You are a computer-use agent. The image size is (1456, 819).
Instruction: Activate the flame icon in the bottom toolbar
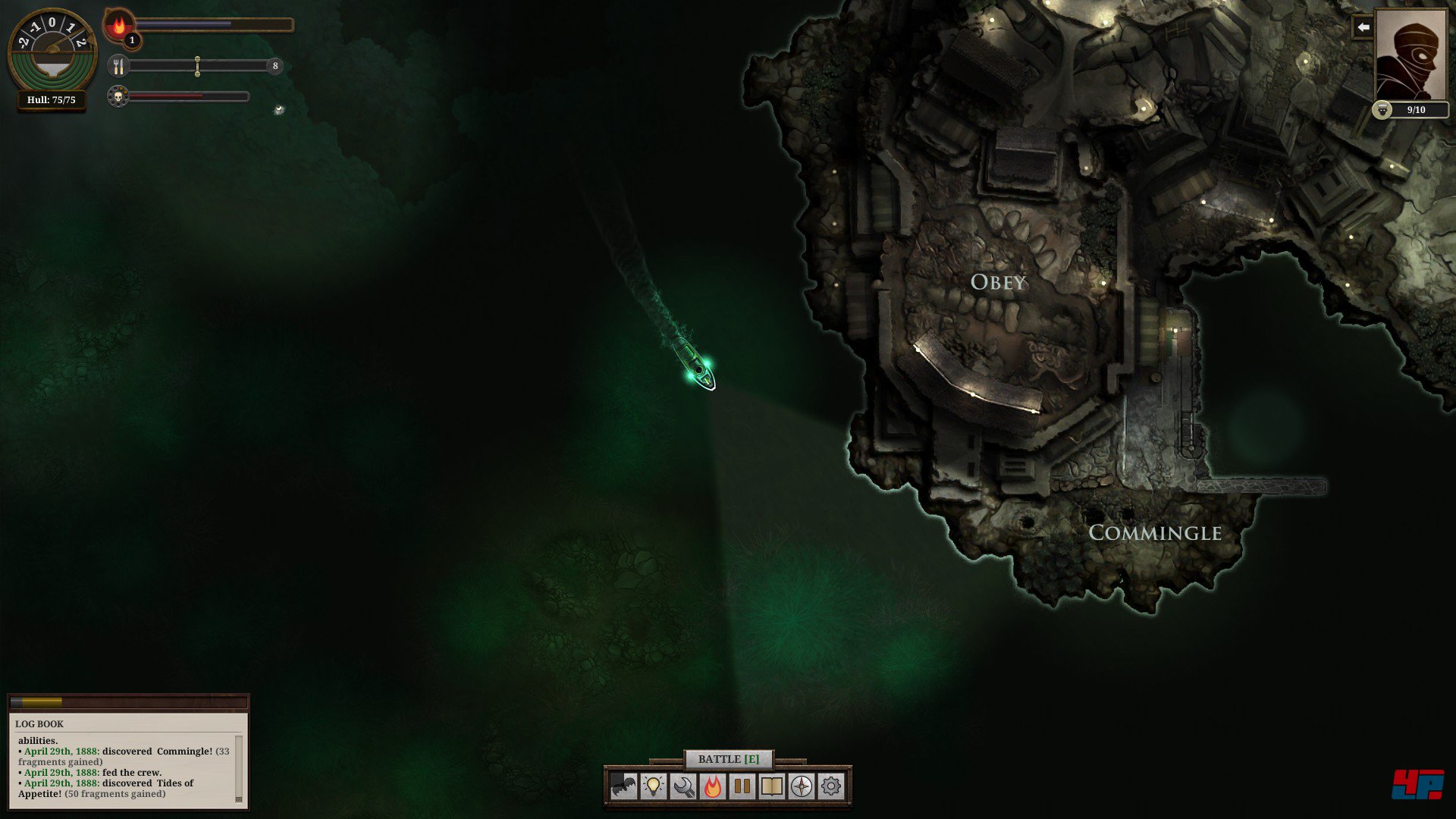click(x=712, y=786)
